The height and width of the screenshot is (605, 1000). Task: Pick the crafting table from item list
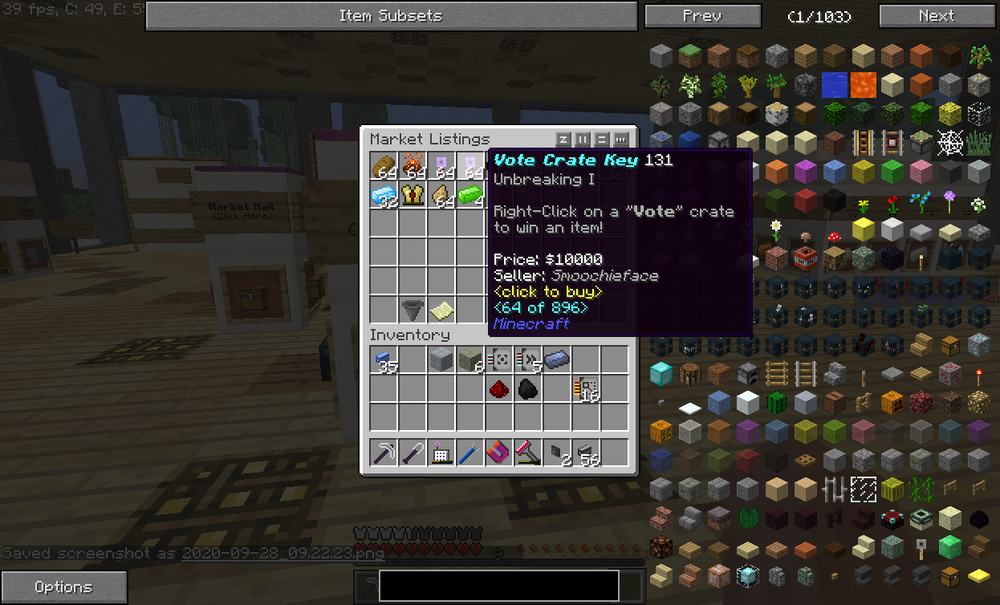689,375
